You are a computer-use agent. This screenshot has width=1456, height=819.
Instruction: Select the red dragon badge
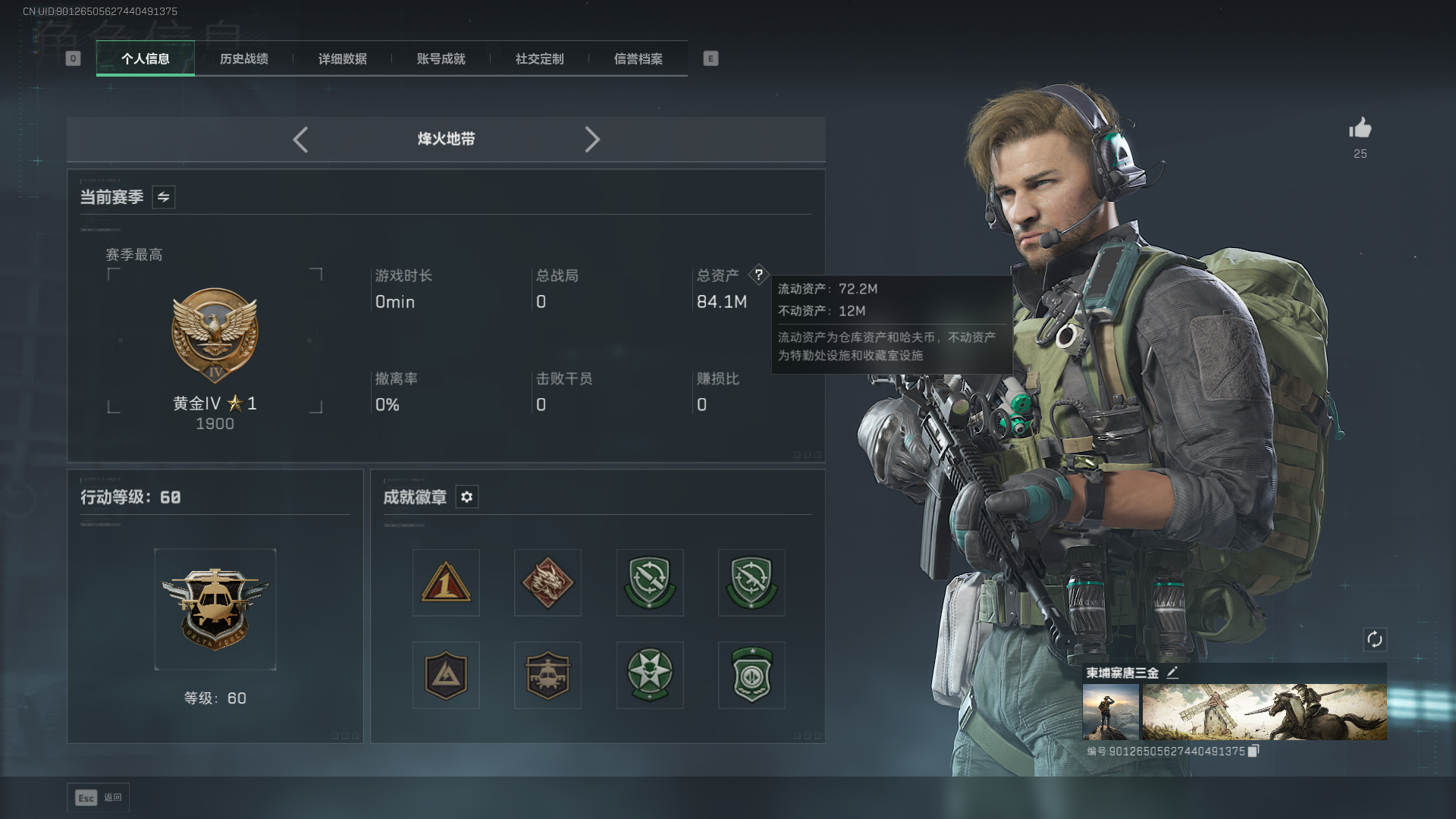[548, 582]
